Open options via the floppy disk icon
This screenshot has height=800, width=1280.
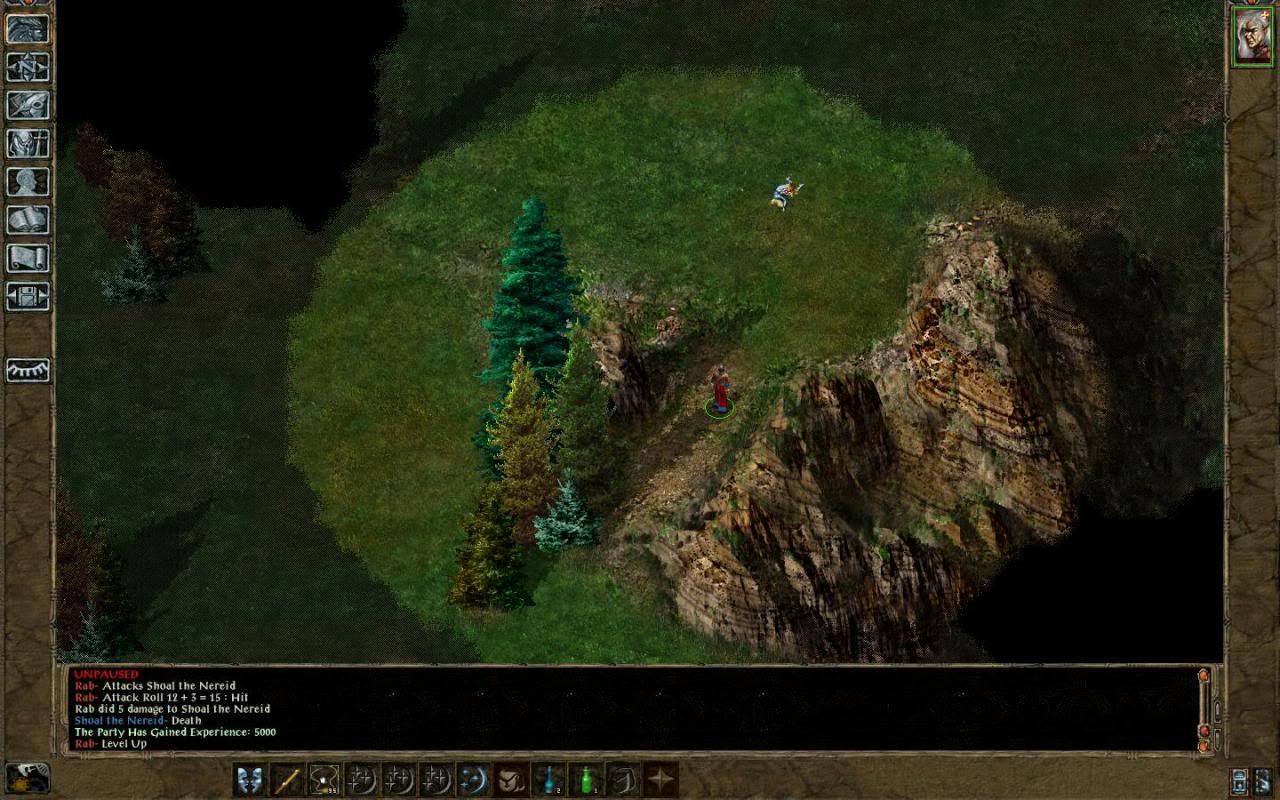[x=28, y=295]
